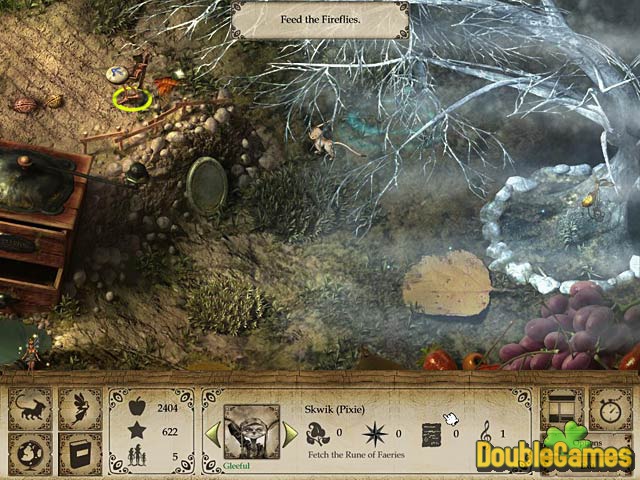Click the stopwatch timer button
Image resolution: width=640 pixels, height=480 pixels.
(x=608, y=408)
